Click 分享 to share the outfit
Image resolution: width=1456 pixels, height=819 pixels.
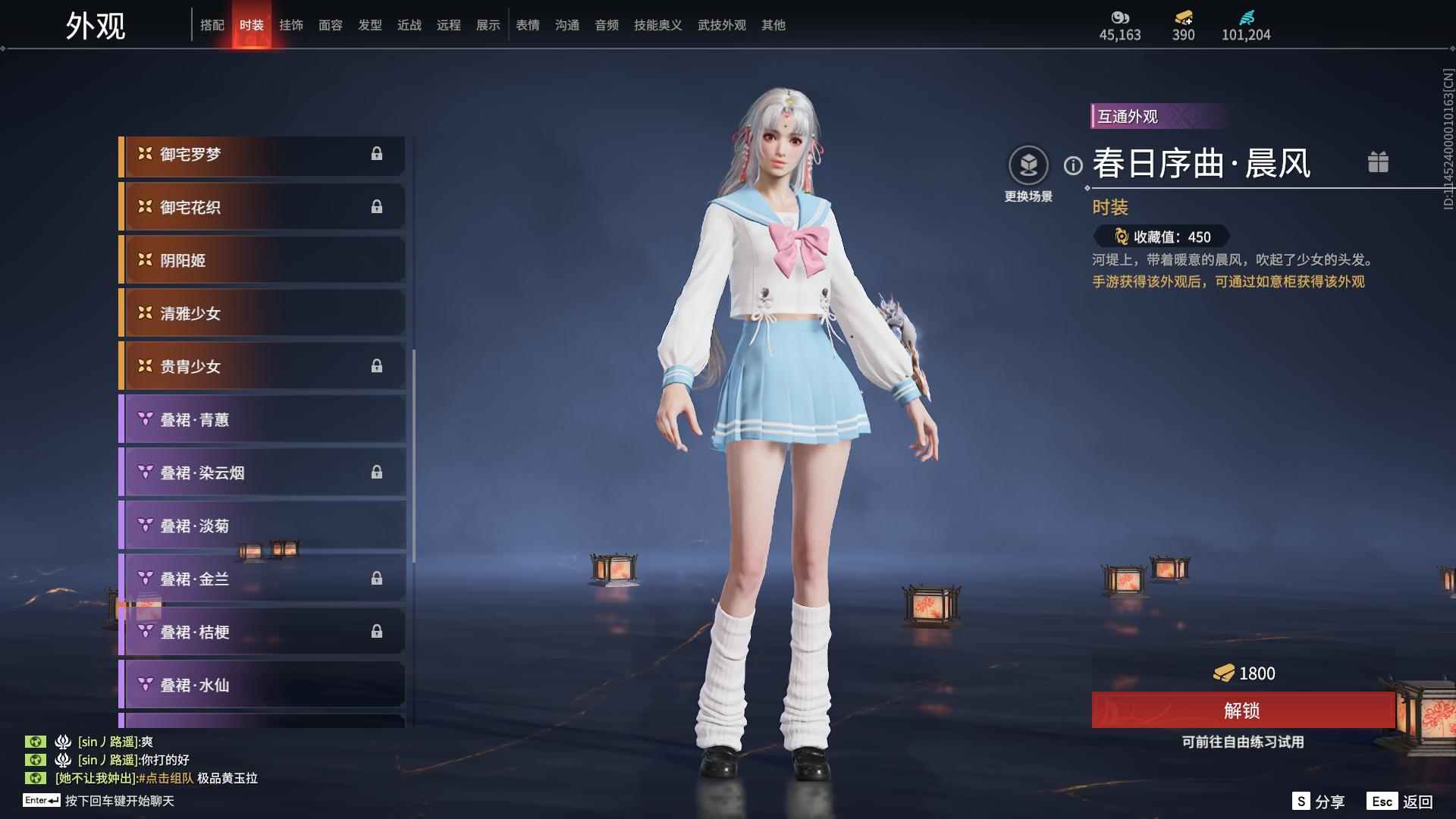click(x=1319, y=802)
